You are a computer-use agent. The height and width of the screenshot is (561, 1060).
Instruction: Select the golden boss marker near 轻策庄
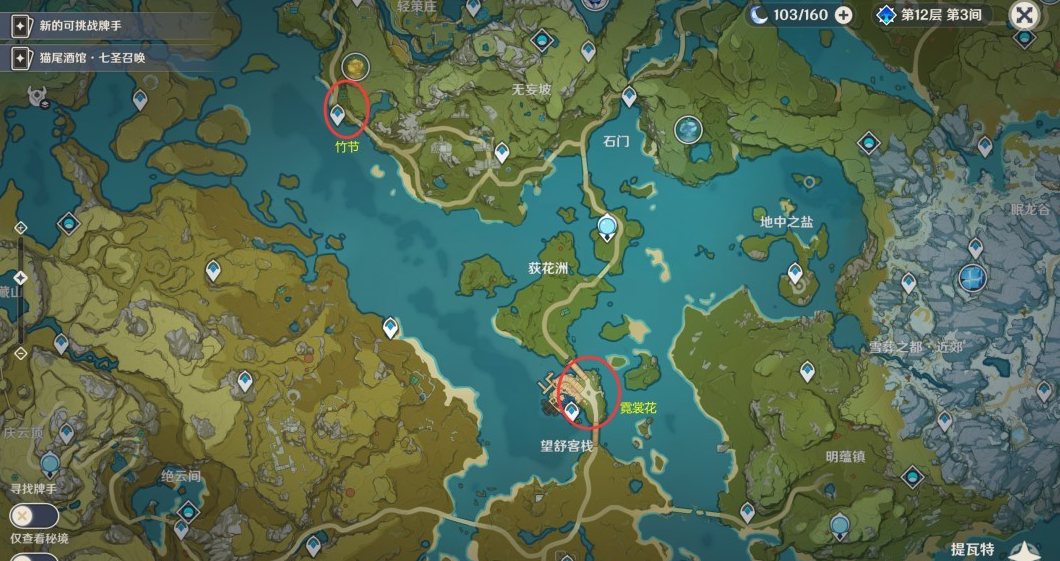coord(355,67)
